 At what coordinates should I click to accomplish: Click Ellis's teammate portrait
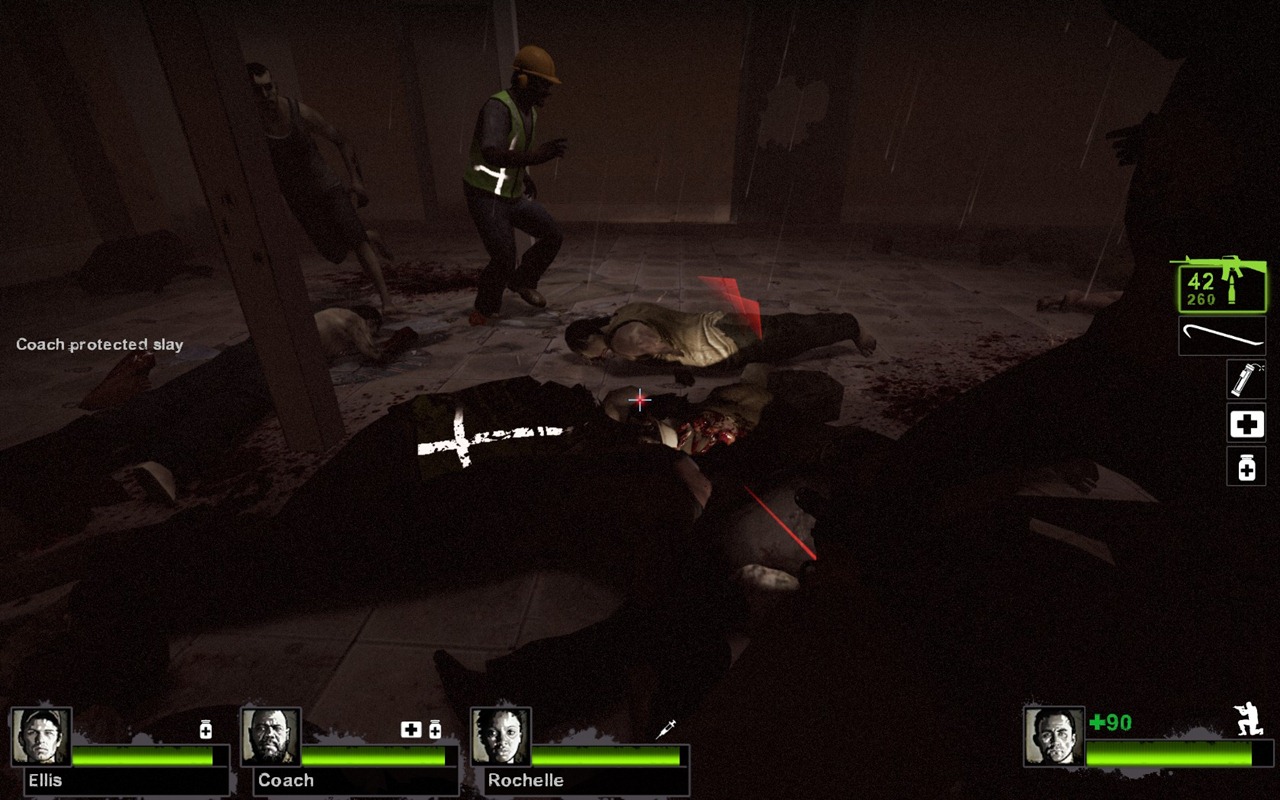(x=41, y=737)
